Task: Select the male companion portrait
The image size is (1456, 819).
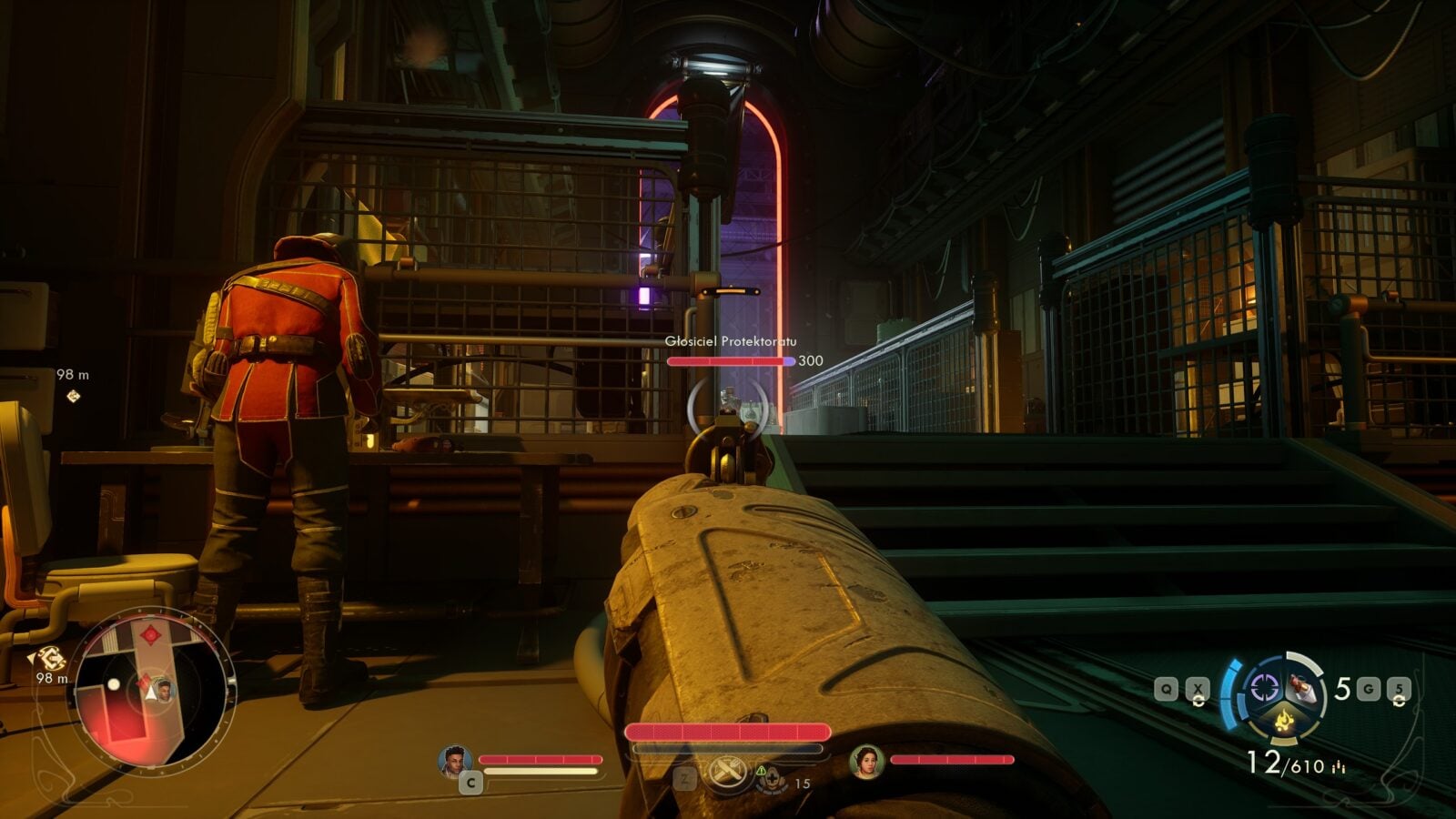Action: [x=454, y=762]
